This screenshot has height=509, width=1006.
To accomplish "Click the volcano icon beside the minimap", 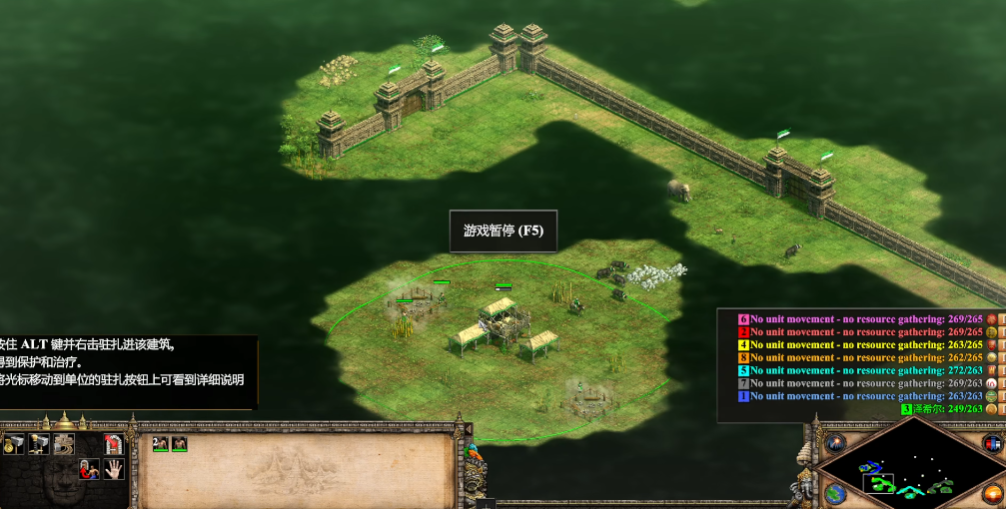I will (x=835, y=442).
